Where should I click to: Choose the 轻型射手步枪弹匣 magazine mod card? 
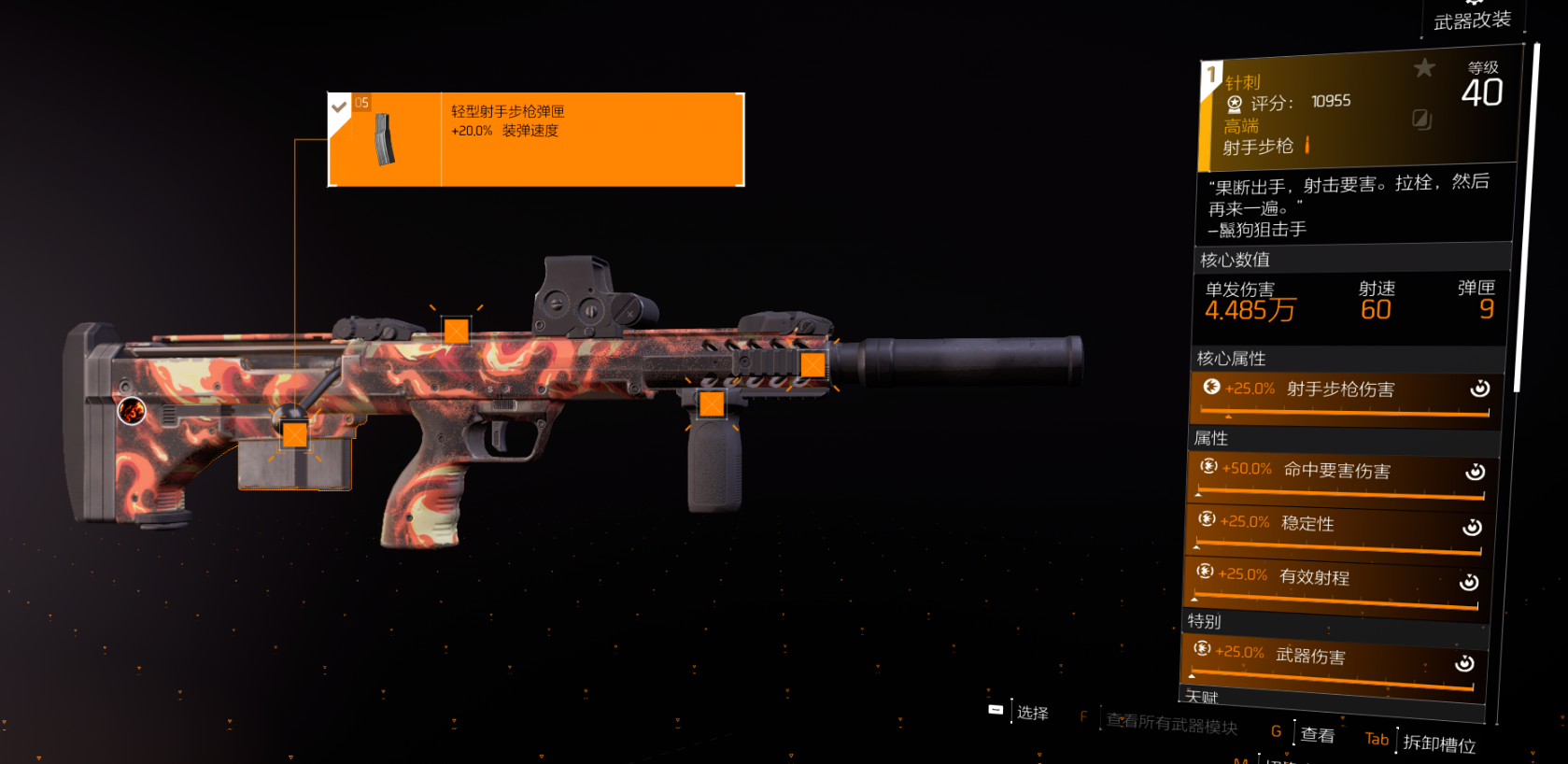point(536,139)
